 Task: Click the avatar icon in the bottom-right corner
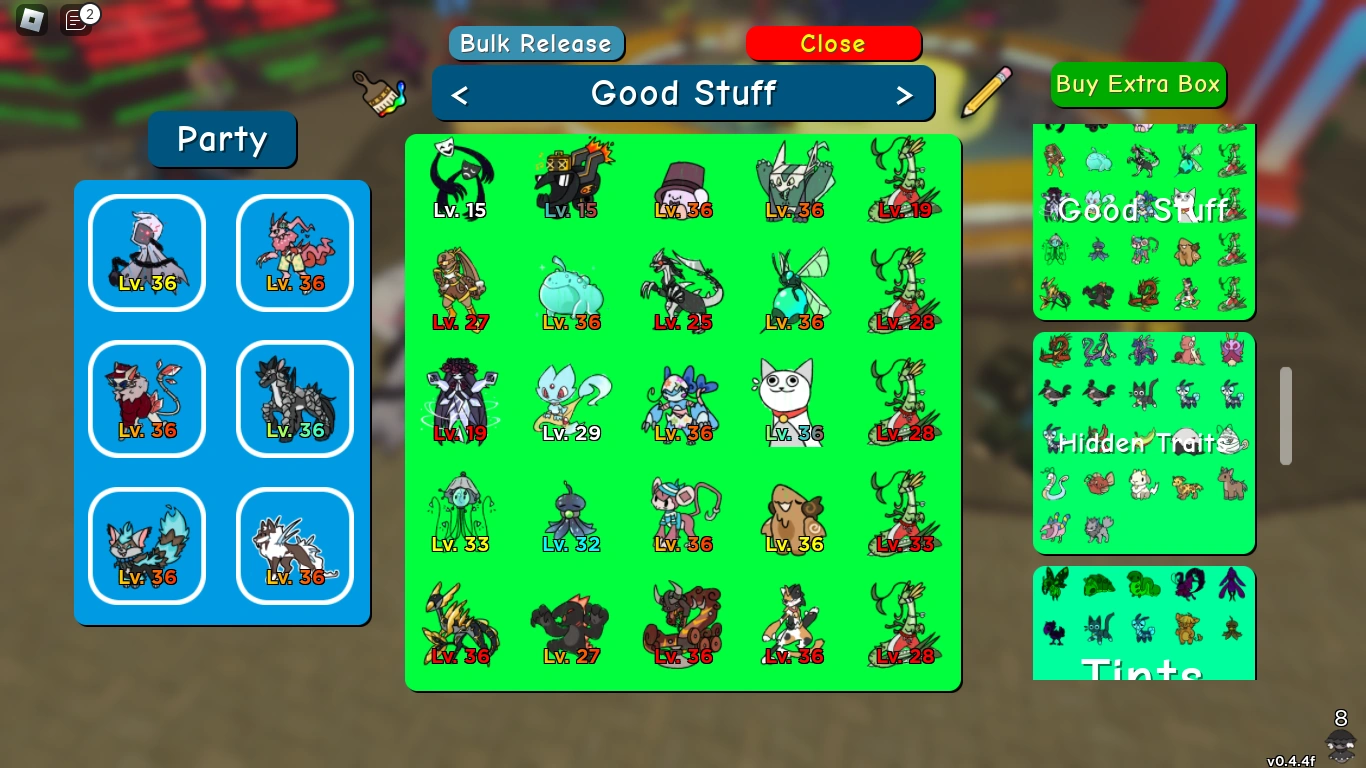click(1341, 745)
